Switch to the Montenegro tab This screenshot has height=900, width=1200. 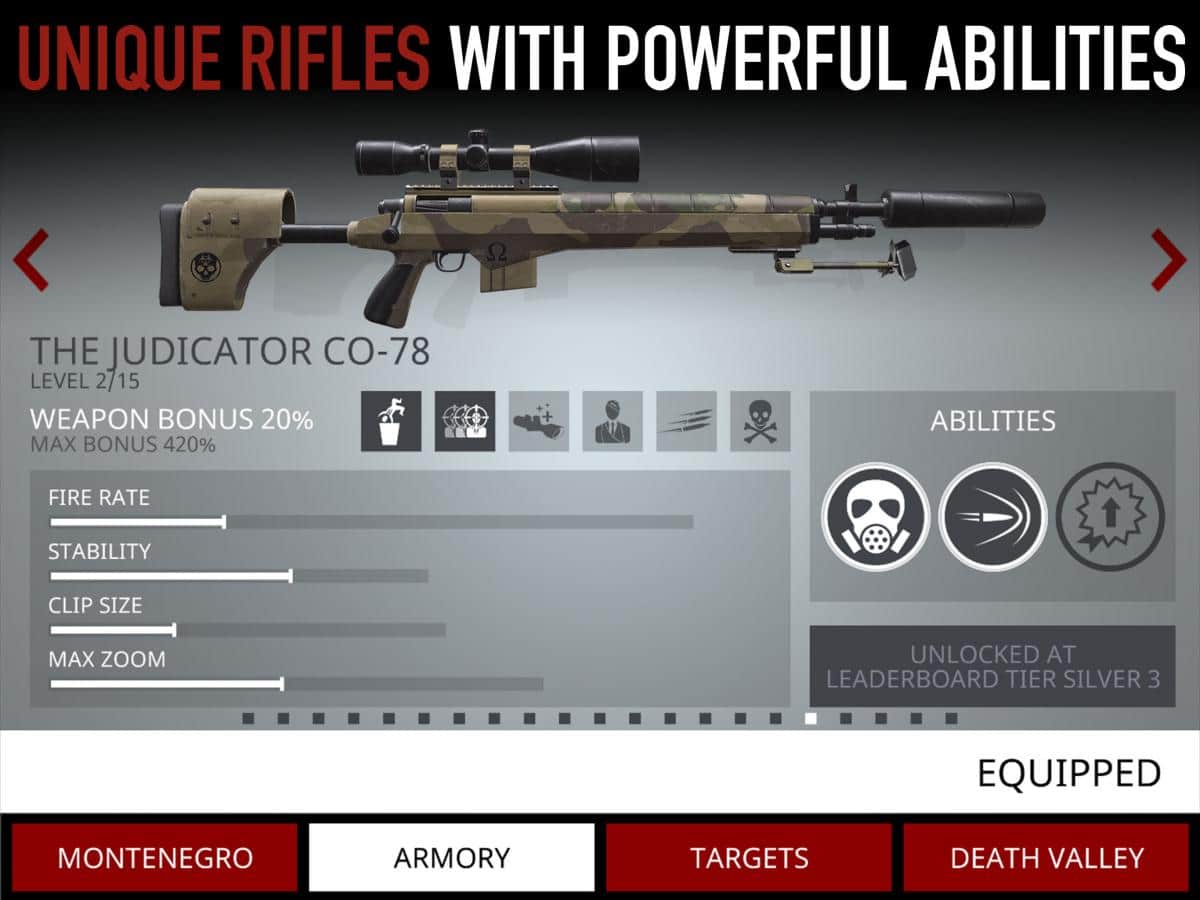155,857
